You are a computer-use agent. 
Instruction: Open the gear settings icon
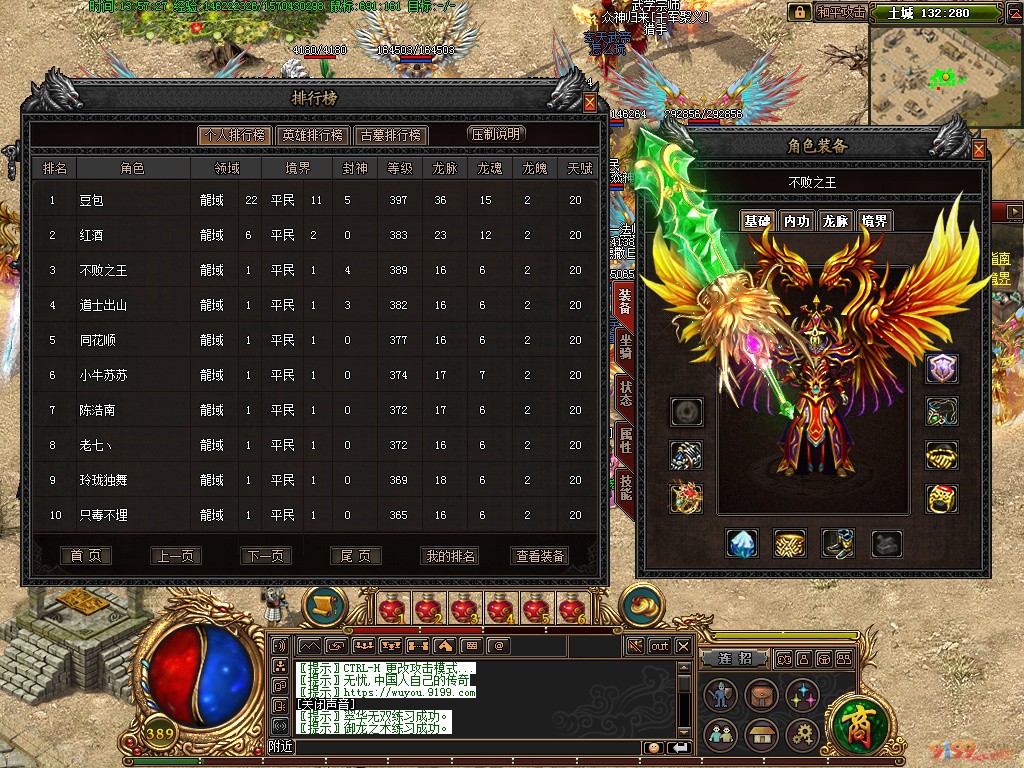click(803, 734)
